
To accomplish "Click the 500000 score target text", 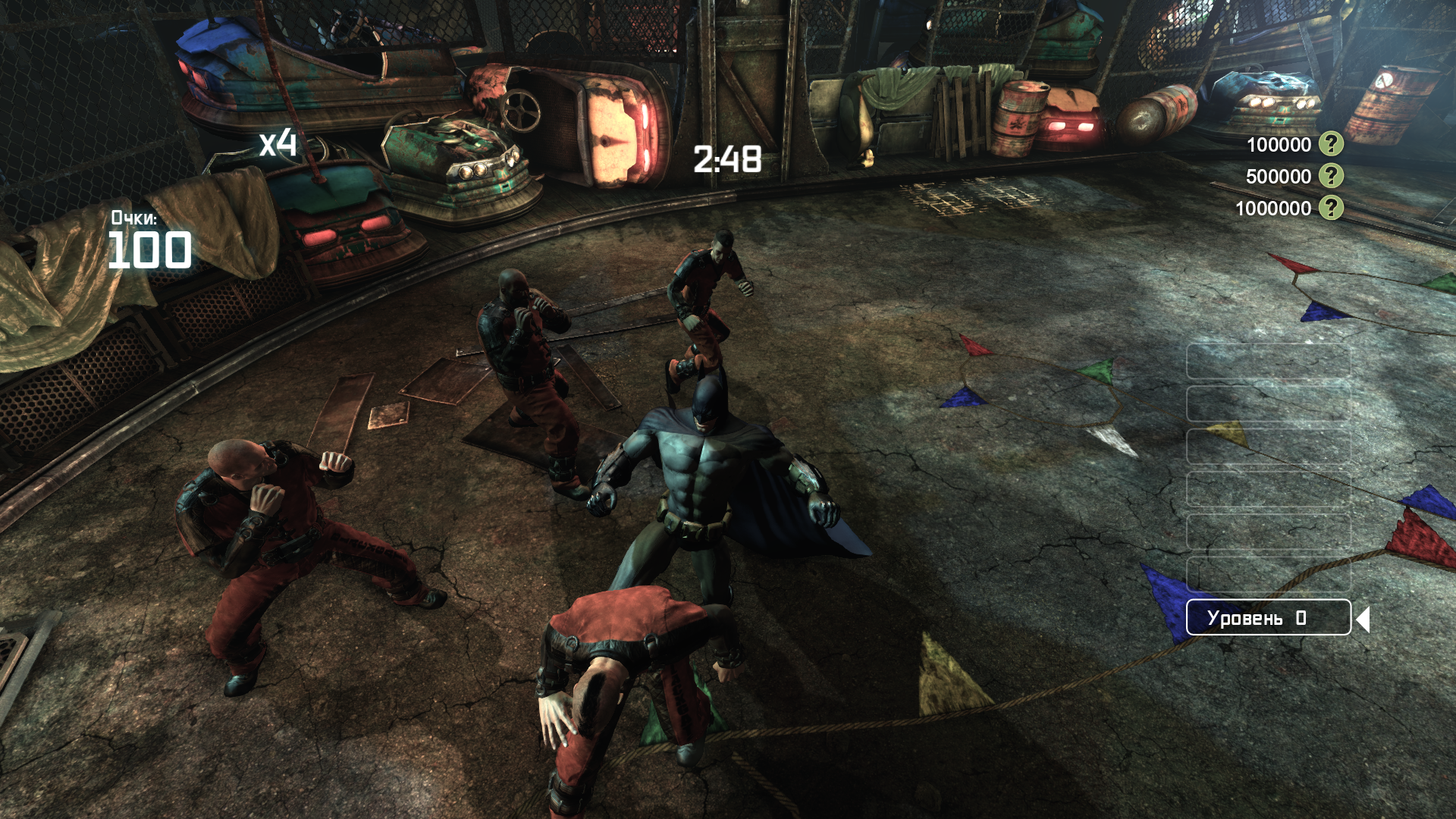I will pos(1279,175).
